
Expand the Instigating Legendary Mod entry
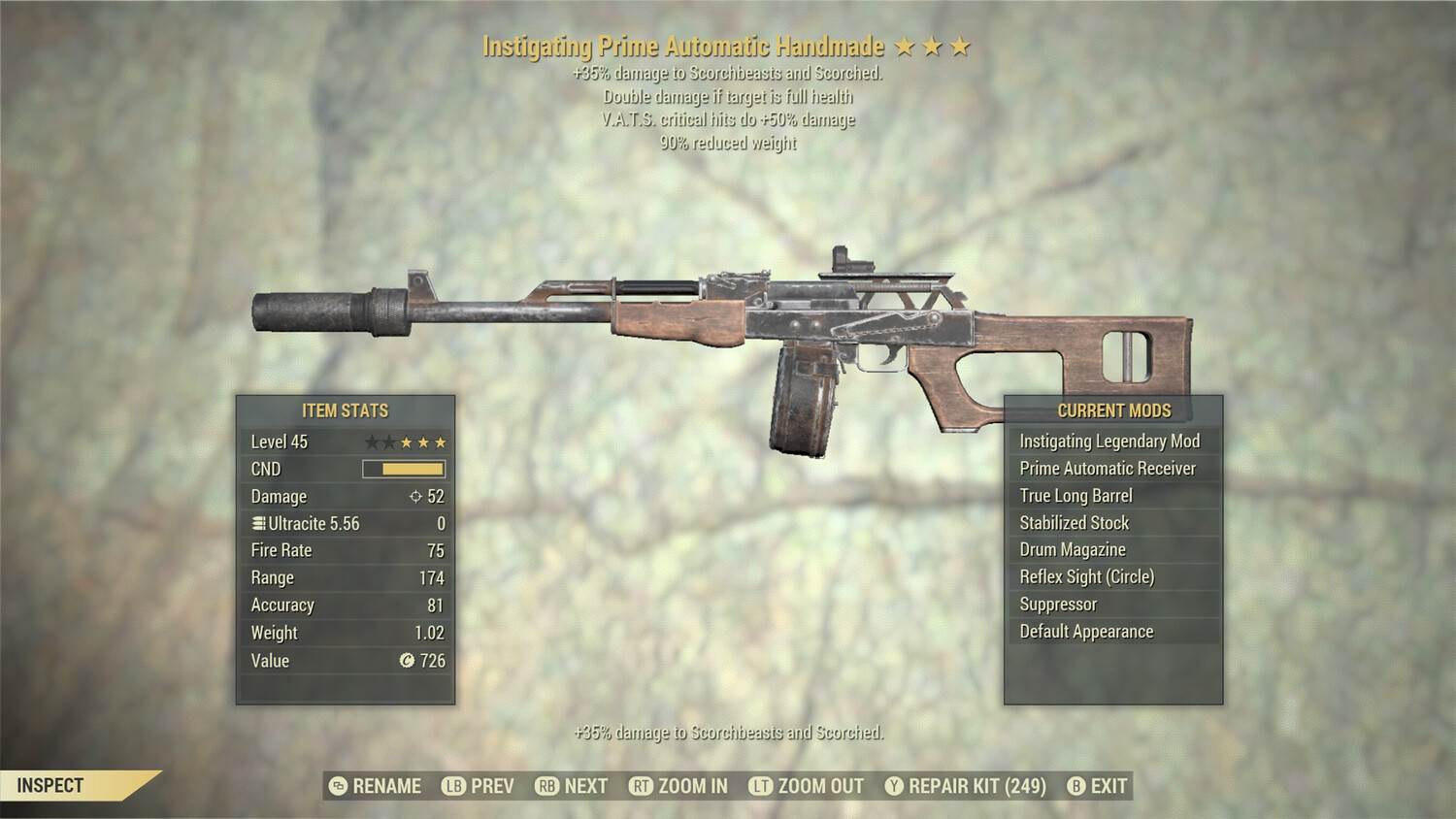(1109, 441)
